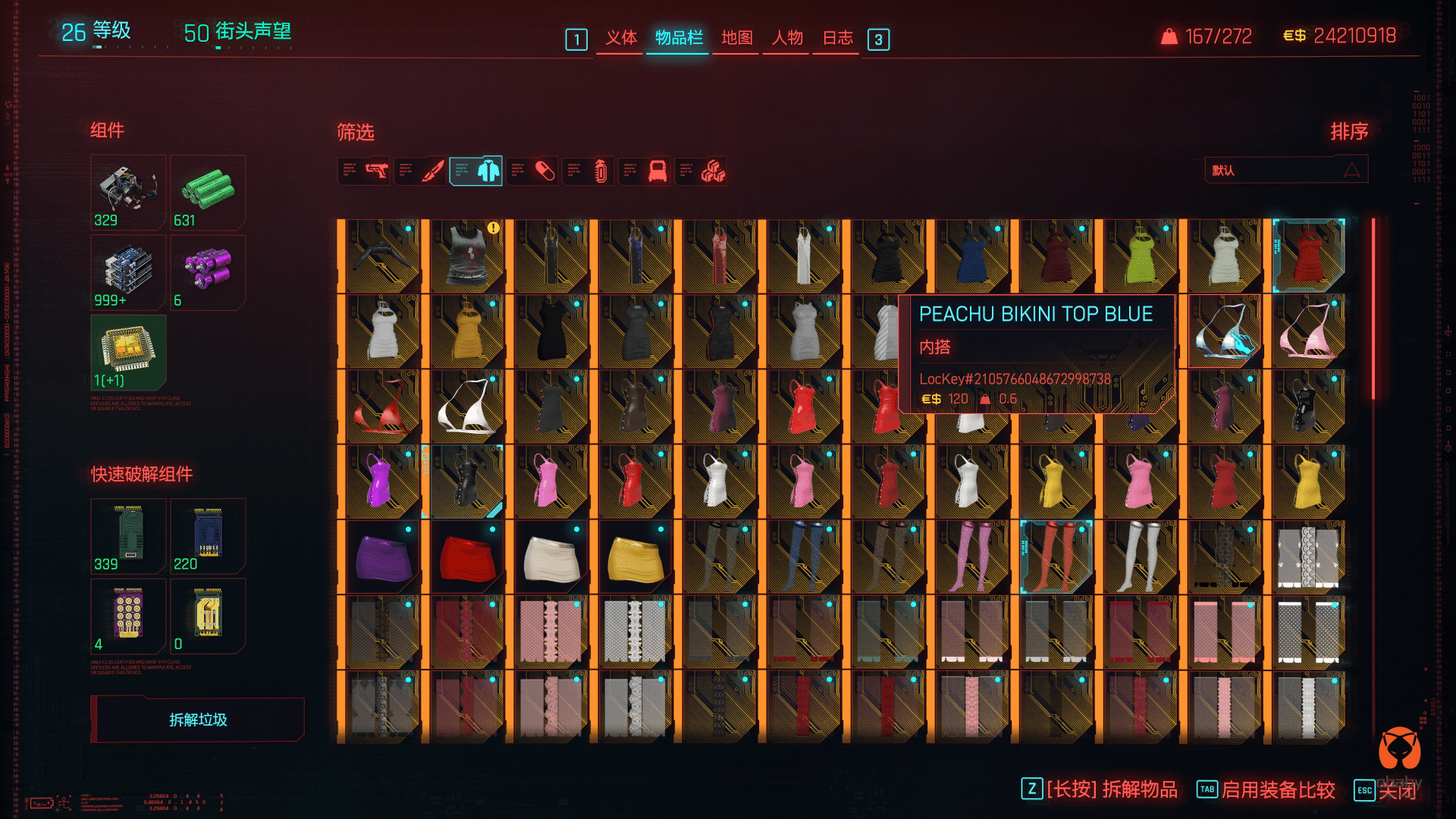Open the 义体 cyberware tab
Screen dimensions: 1456x819
tap(620, 38)
